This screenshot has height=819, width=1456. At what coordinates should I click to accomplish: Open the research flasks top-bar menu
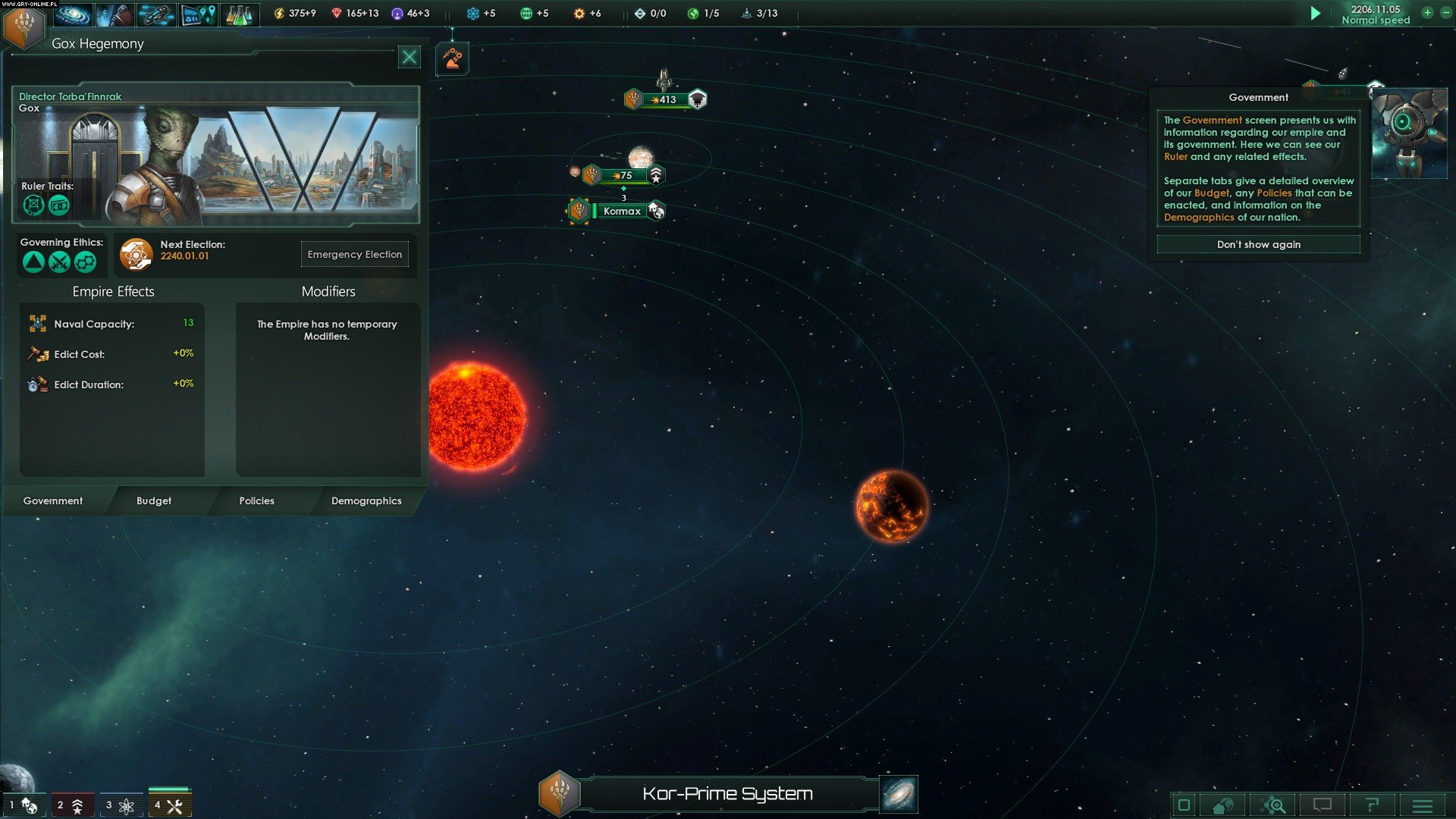(x=239, y=14)
